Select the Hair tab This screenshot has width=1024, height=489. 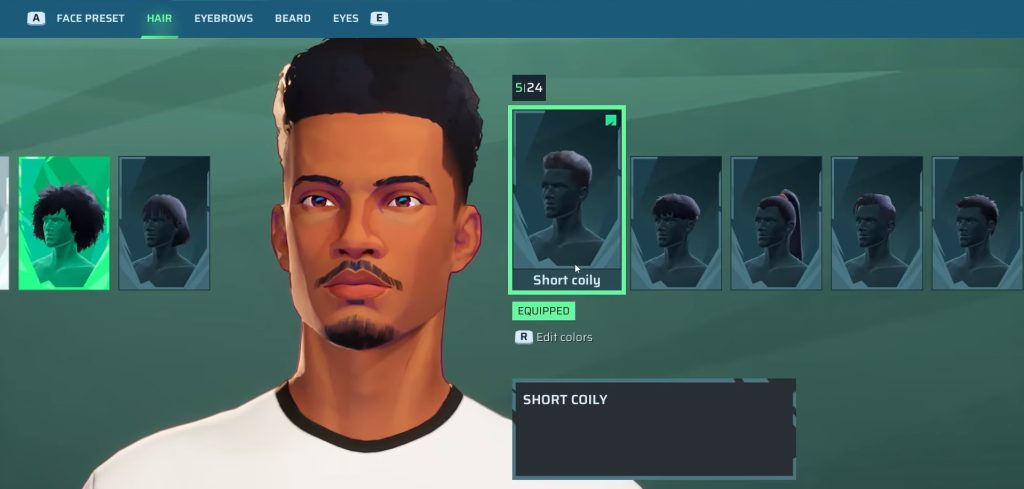pos(159,18)
